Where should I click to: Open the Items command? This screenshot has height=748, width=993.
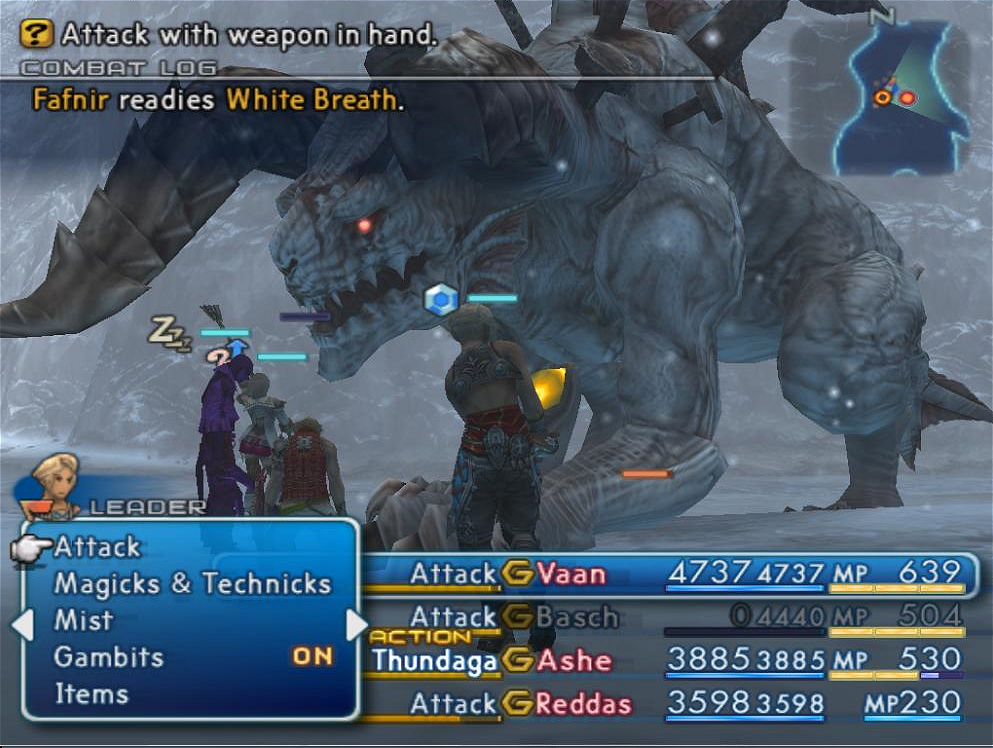(x=90, y=694)
